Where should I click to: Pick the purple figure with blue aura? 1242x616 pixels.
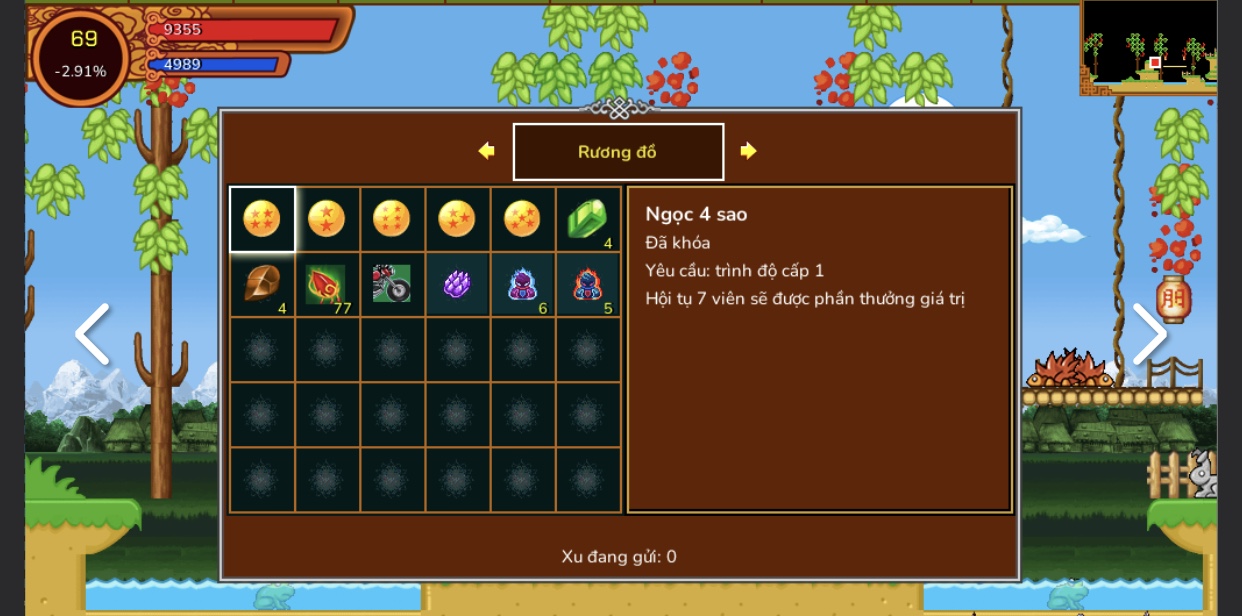point(522,285)
